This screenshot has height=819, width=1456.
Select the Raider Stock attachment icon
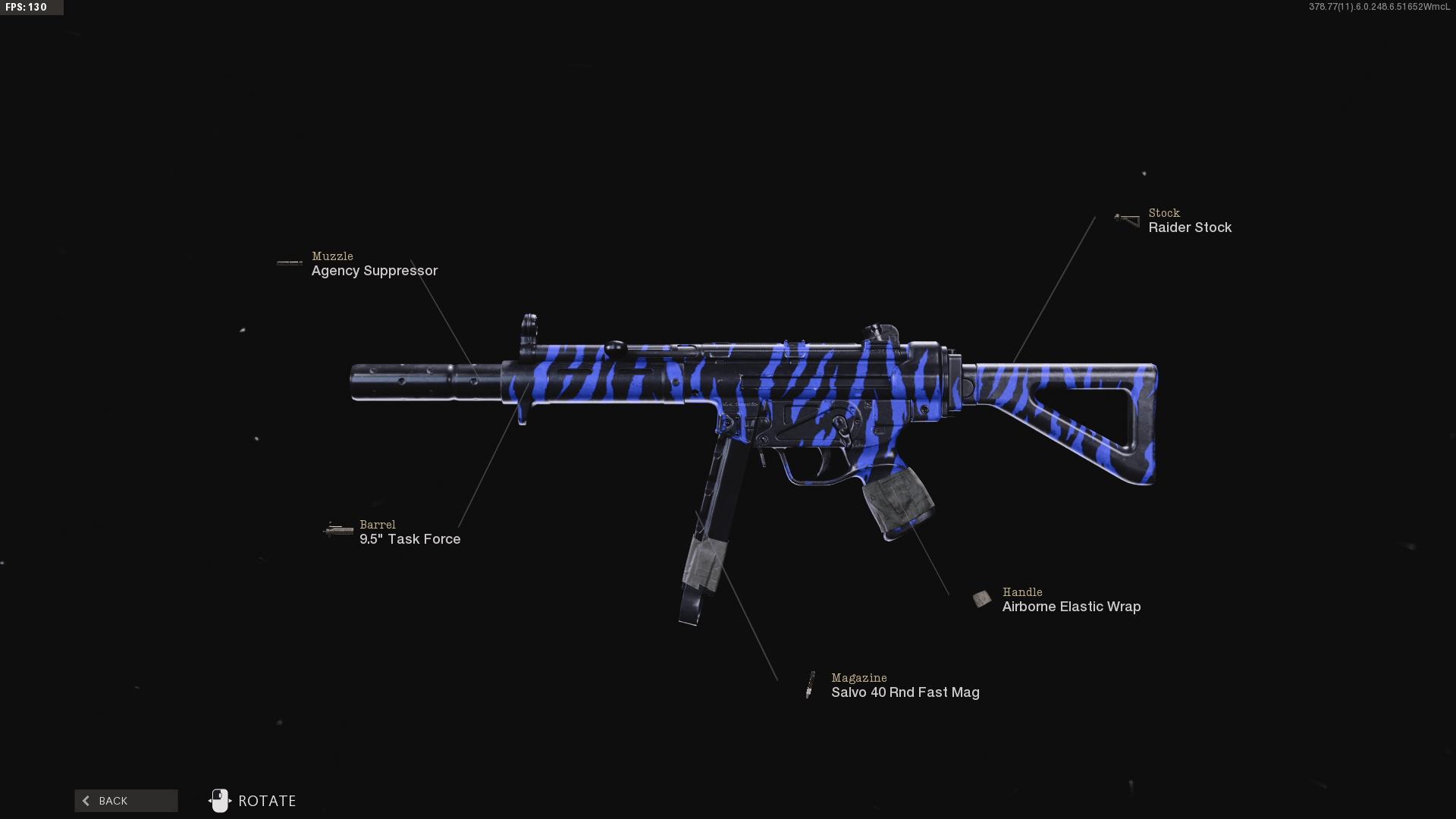click(x=1125, y=219)
